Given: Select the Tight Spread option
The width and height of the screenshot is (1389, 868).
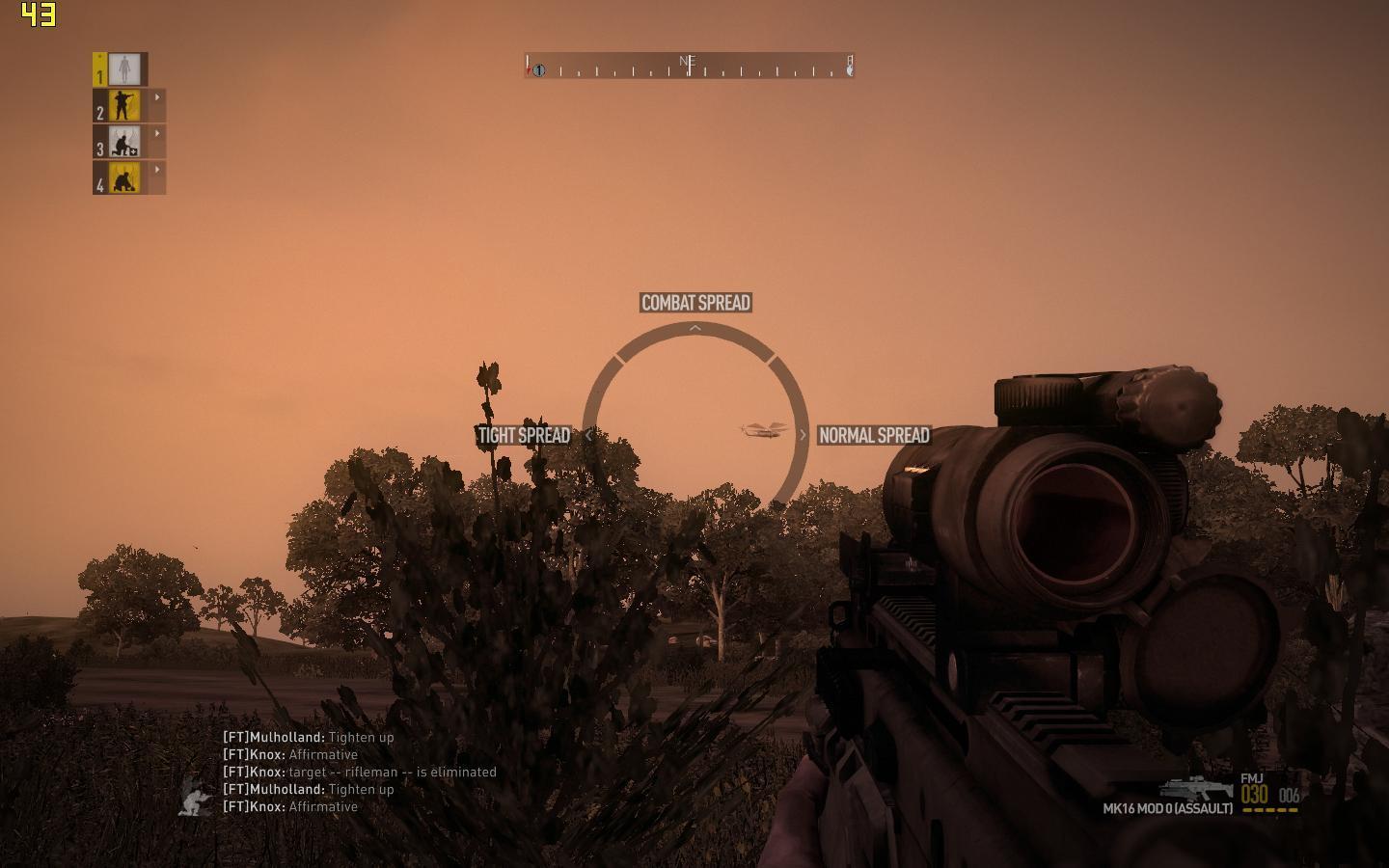Looking at the screenshot, I should pyautogui.click(x=524, y=435).
